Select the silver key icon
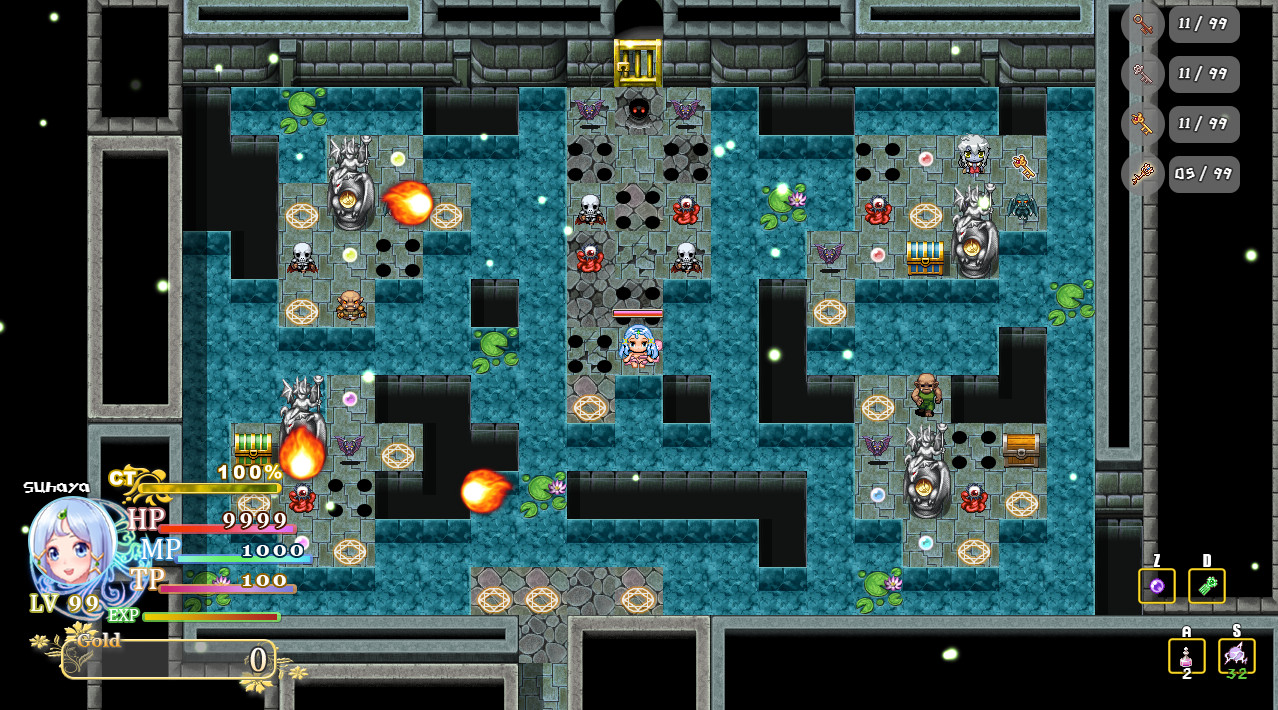1278x710 pixels. pos(1142,74)
